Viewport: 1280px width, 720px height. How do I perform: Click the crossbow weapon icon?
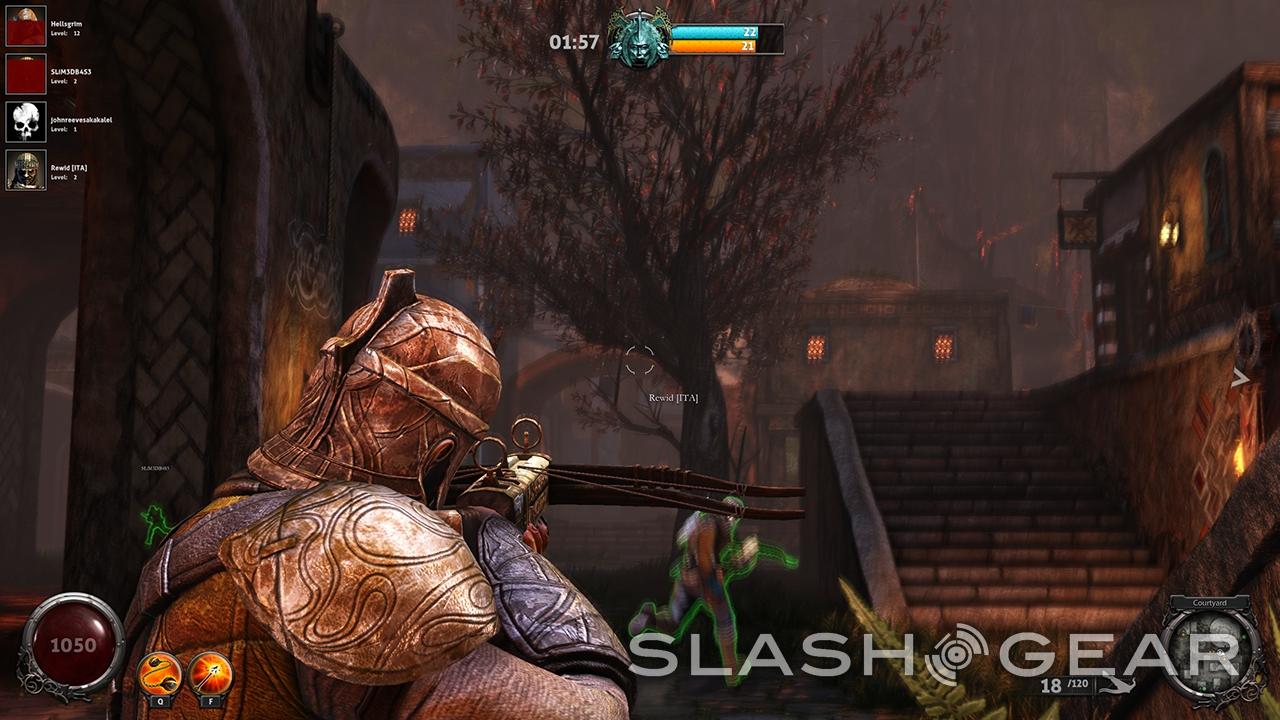1116,686
